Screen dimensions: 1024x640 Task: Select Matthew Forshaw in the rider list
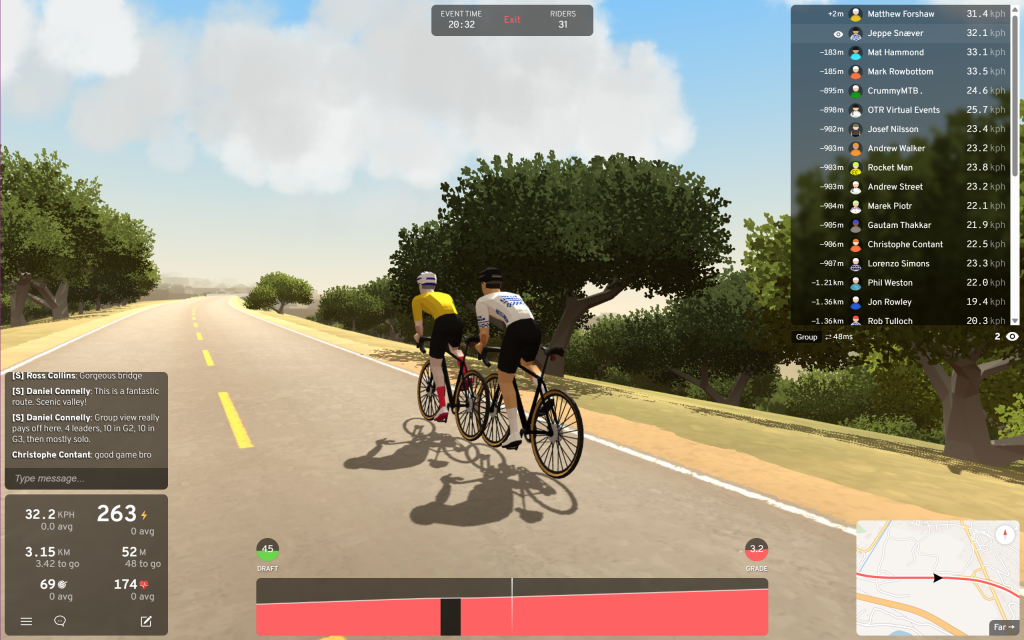point(900,14)
